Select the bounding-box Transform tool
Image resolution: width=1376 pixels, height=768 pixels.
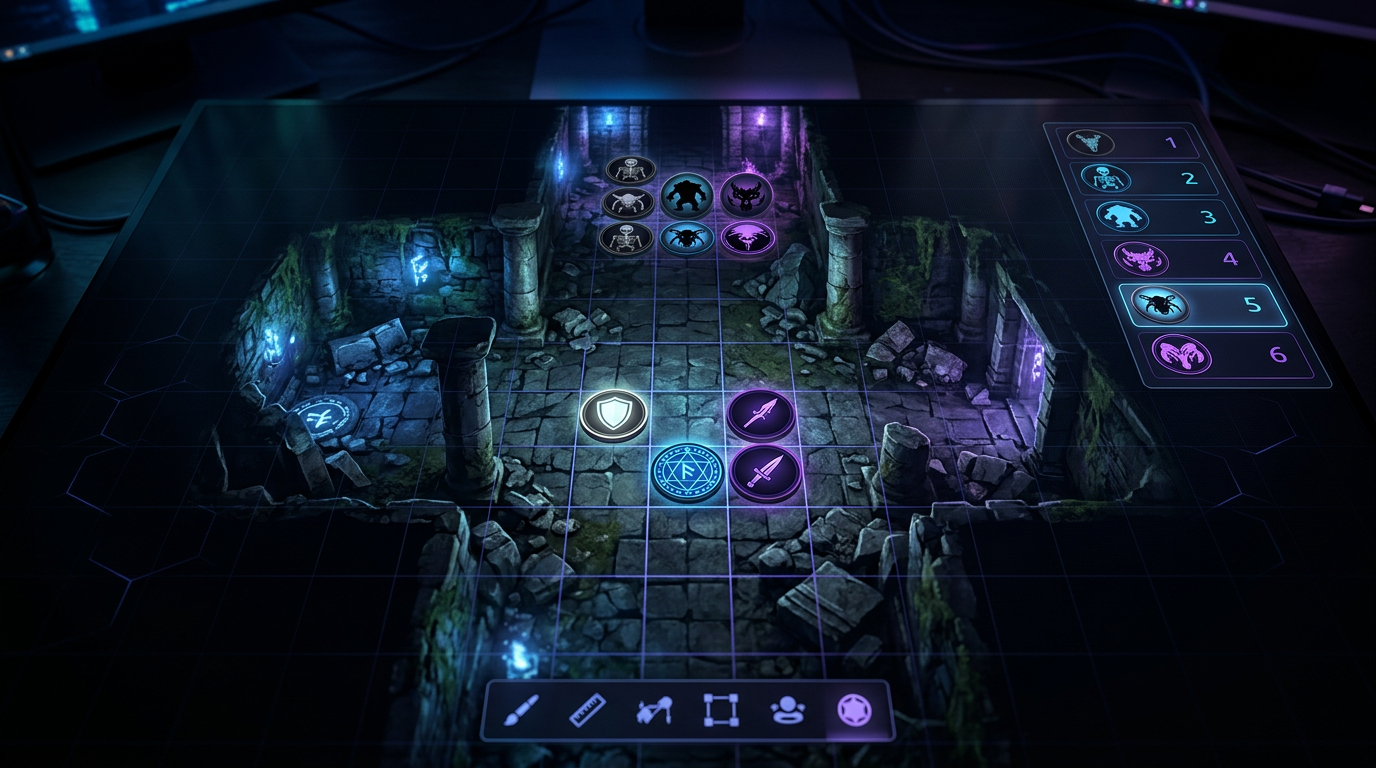721,710
